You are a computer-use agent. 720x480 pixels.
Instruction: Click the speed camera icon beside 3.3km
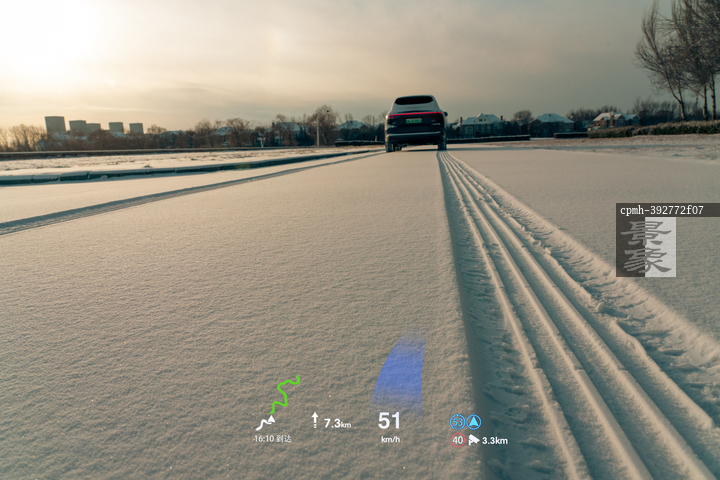[x=474, y=440]
